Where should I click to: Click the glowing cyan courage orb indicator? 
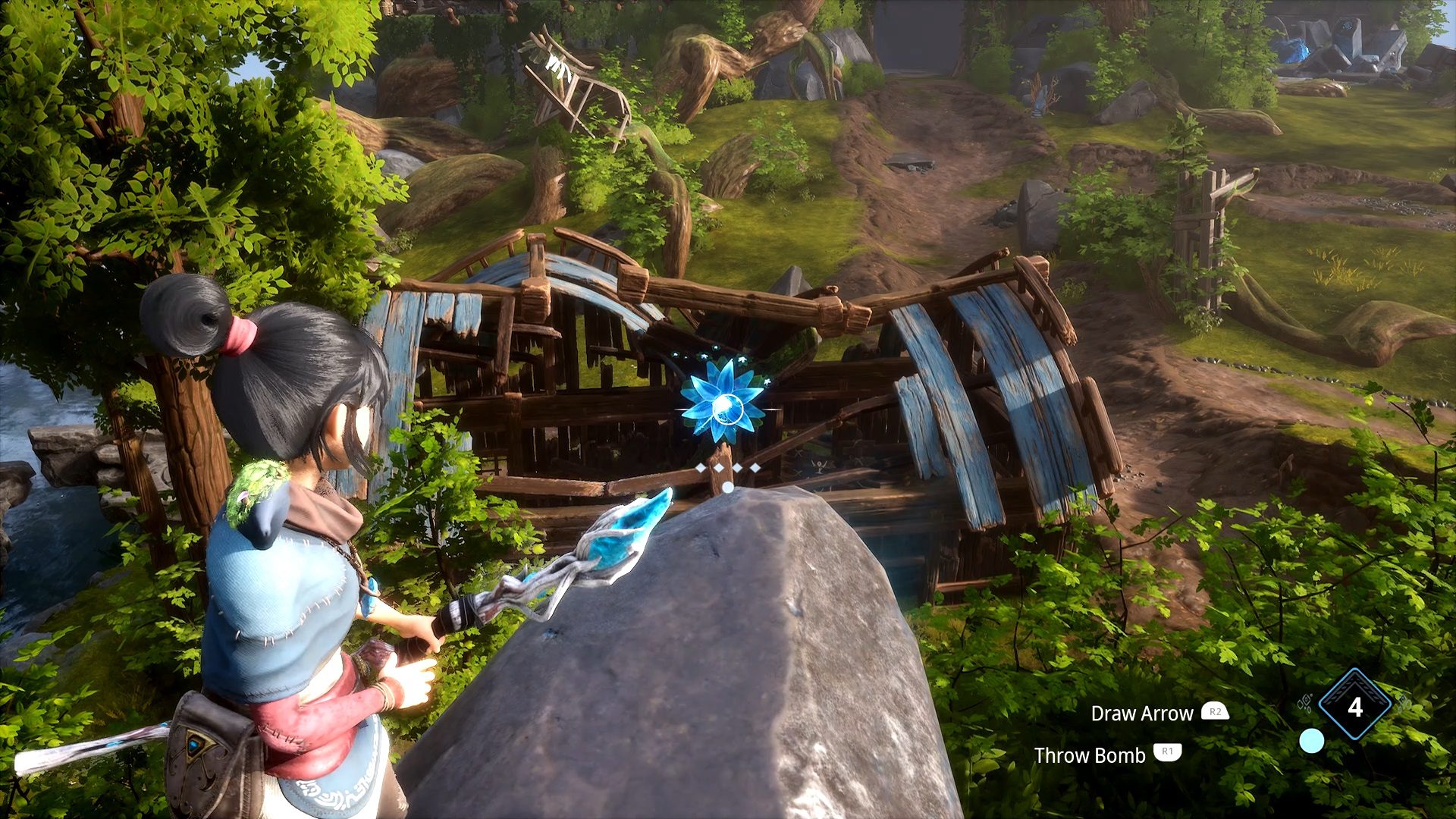pyautogui.click(x=1311, y=742)
